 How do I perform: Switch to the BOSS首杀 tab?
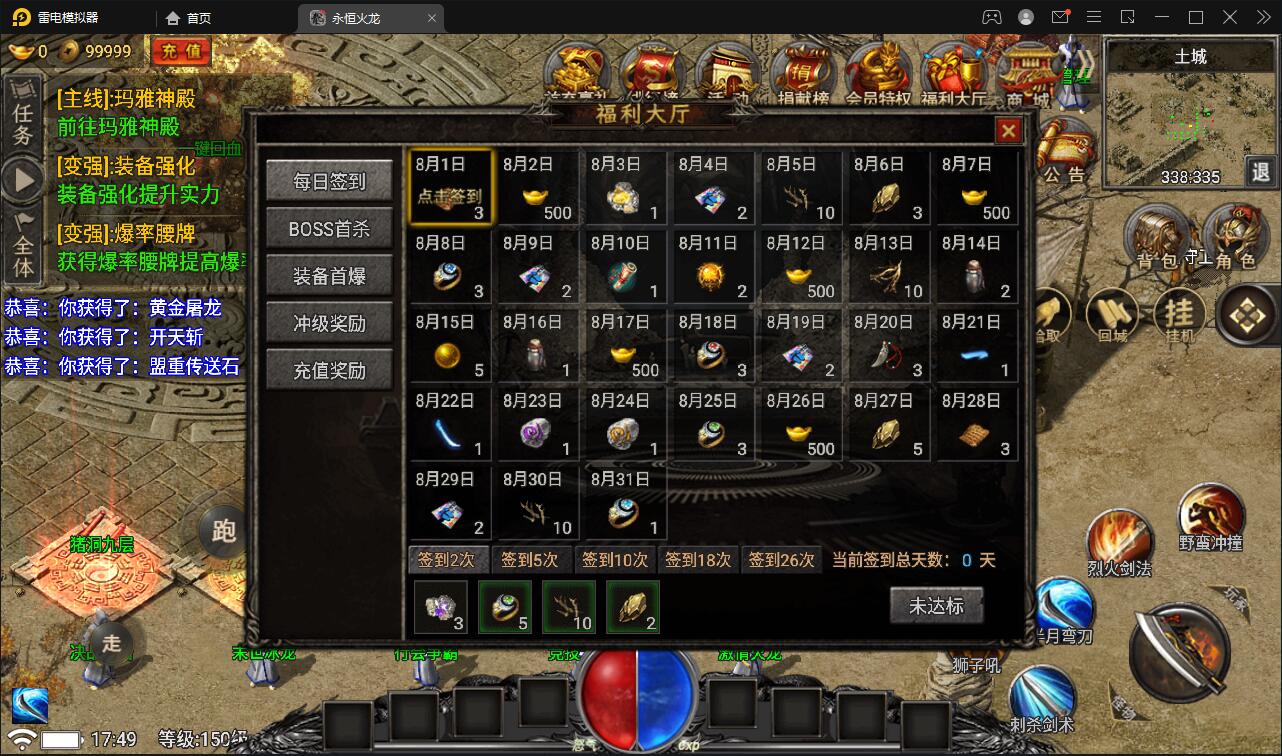click(x=329, y=230)
